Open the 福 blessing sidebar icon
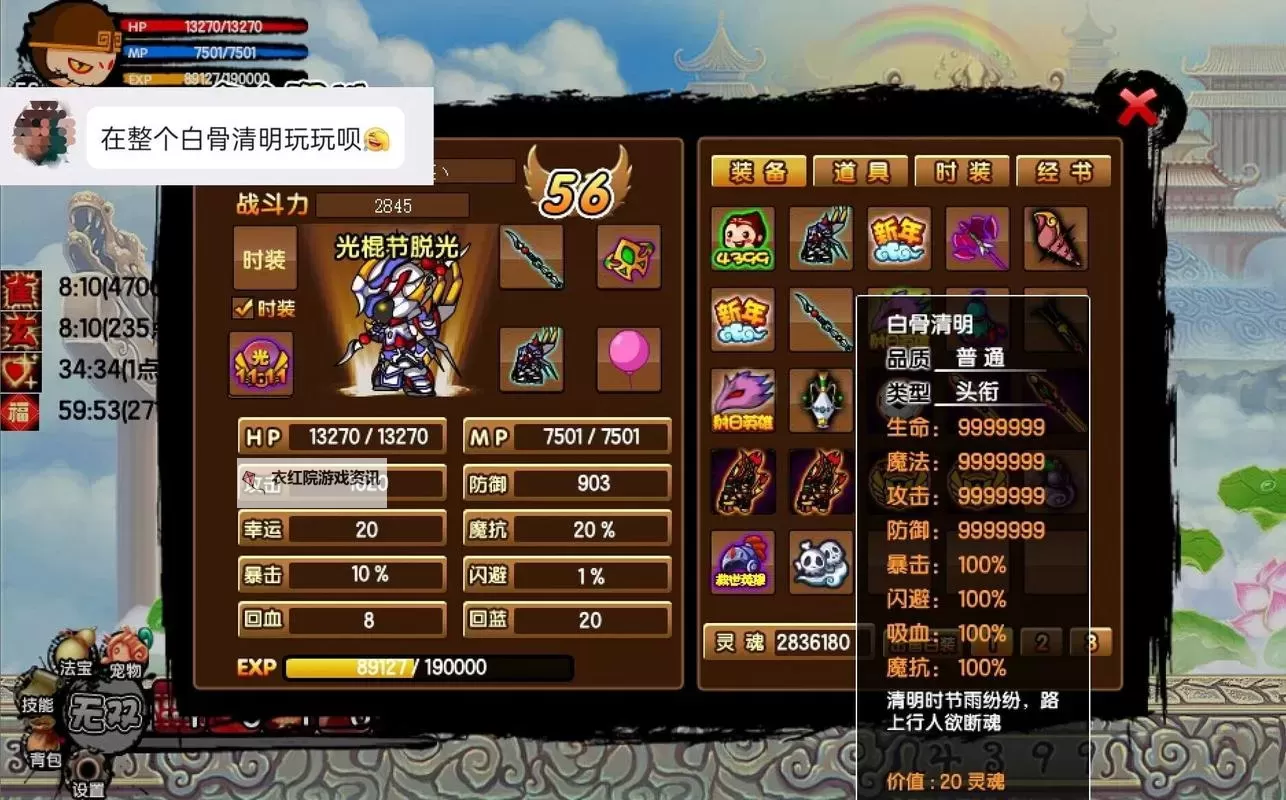This screenshot has width=1286, height=800. (x=19, y=412)
